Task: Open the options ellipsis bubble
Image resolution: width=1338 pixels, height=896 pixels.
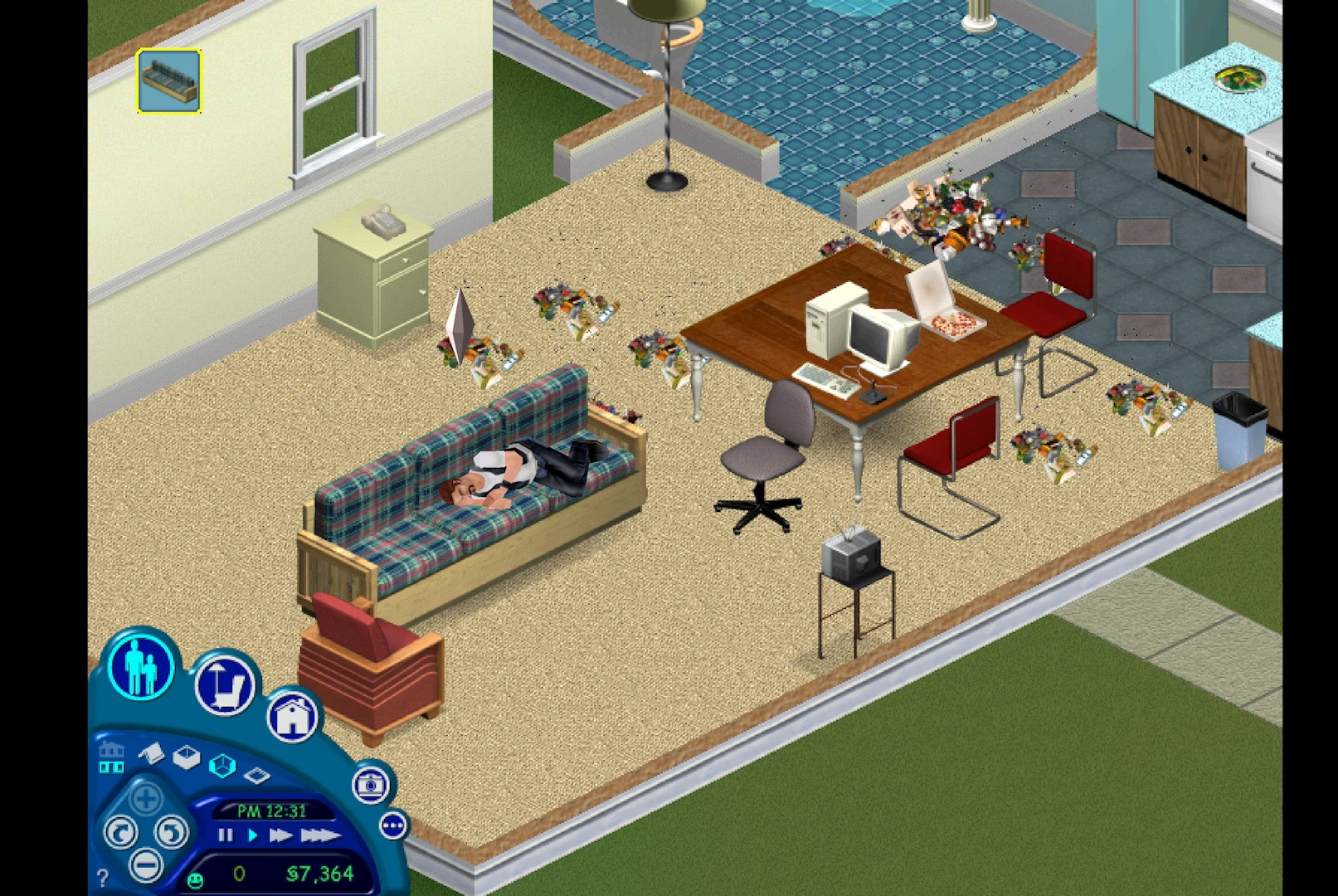Action: pyautogui.click(x=393, y=825)
